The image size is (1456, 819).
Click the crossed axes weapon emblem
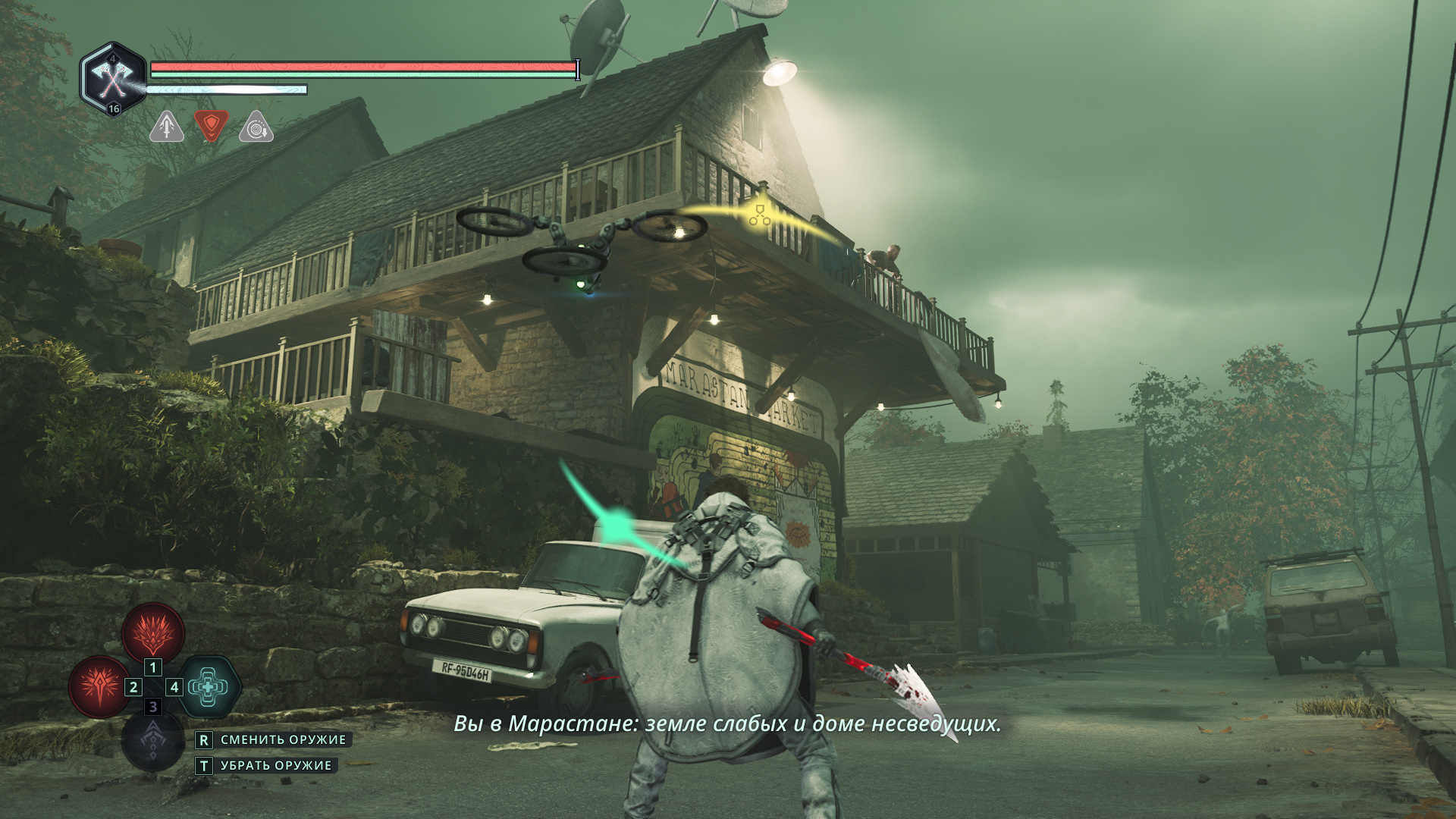pos(113,78)
